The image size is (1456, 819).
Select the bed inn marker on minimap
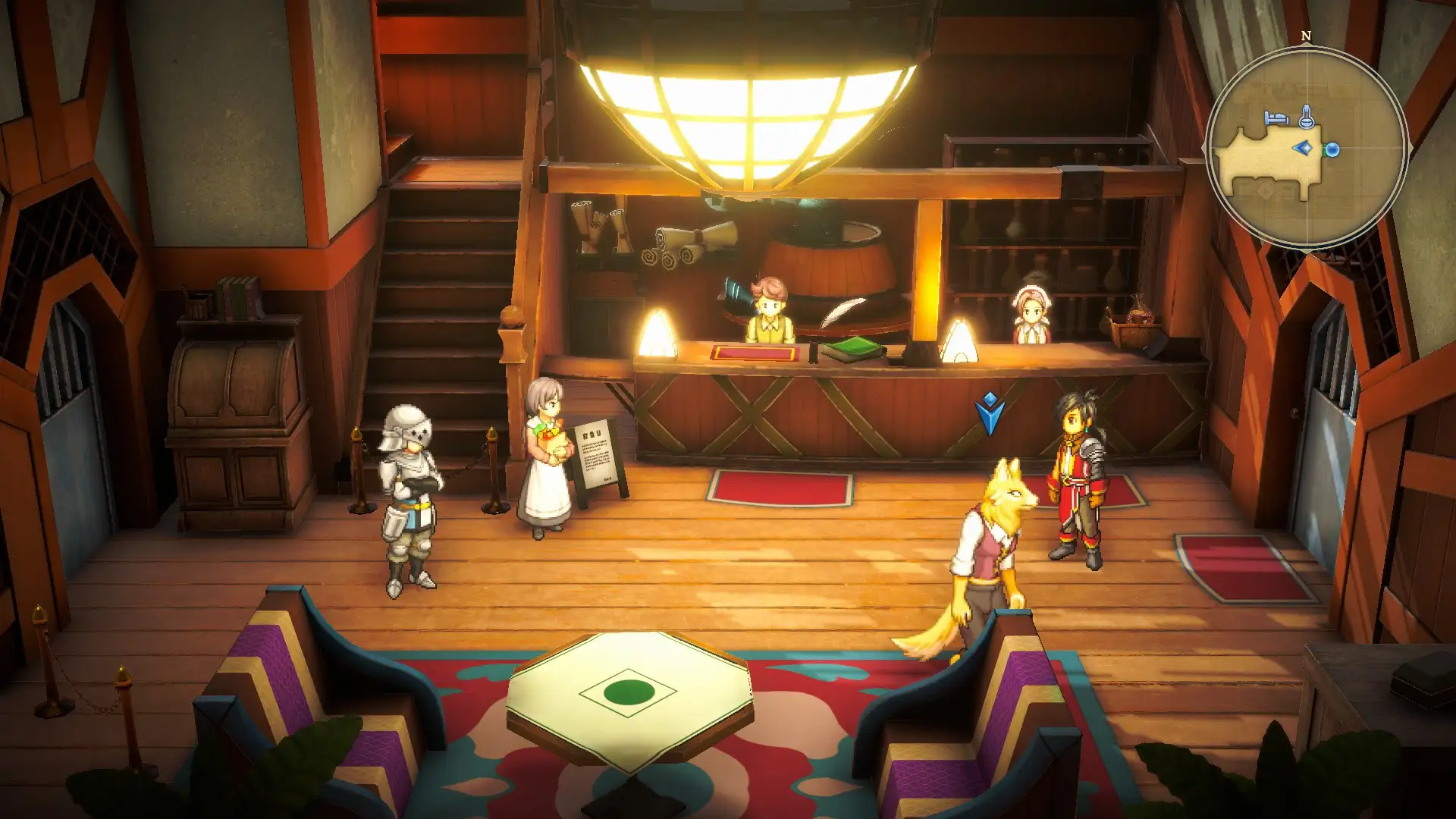tap(1276, 118)
